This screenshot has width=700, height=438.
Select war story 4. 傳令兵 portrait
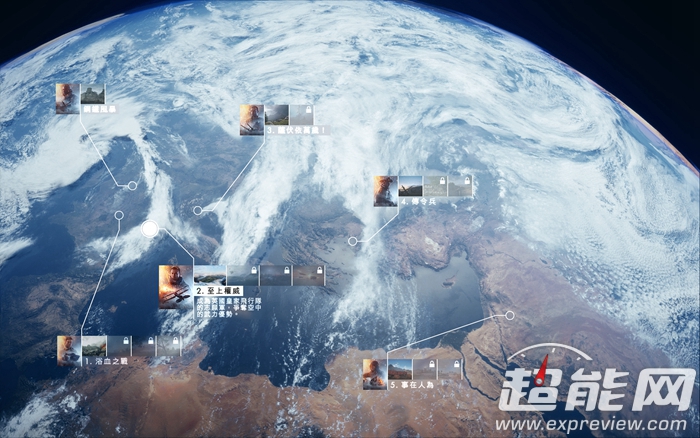(x=385, y=190)
